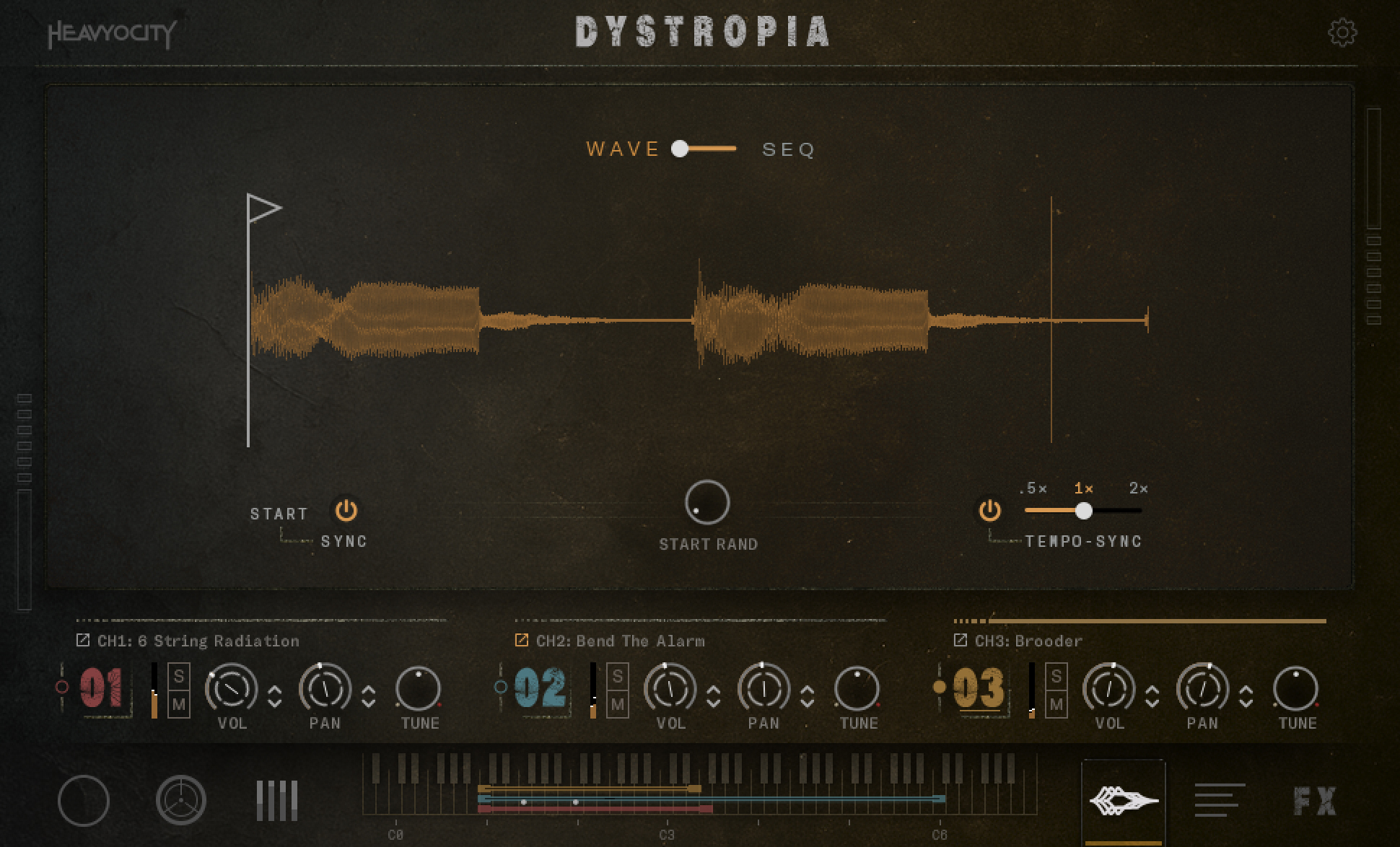Click the mixer bars icon
Image resolution: width=1400 pixels, height=847 pixels.
click(x=278, y=800)
